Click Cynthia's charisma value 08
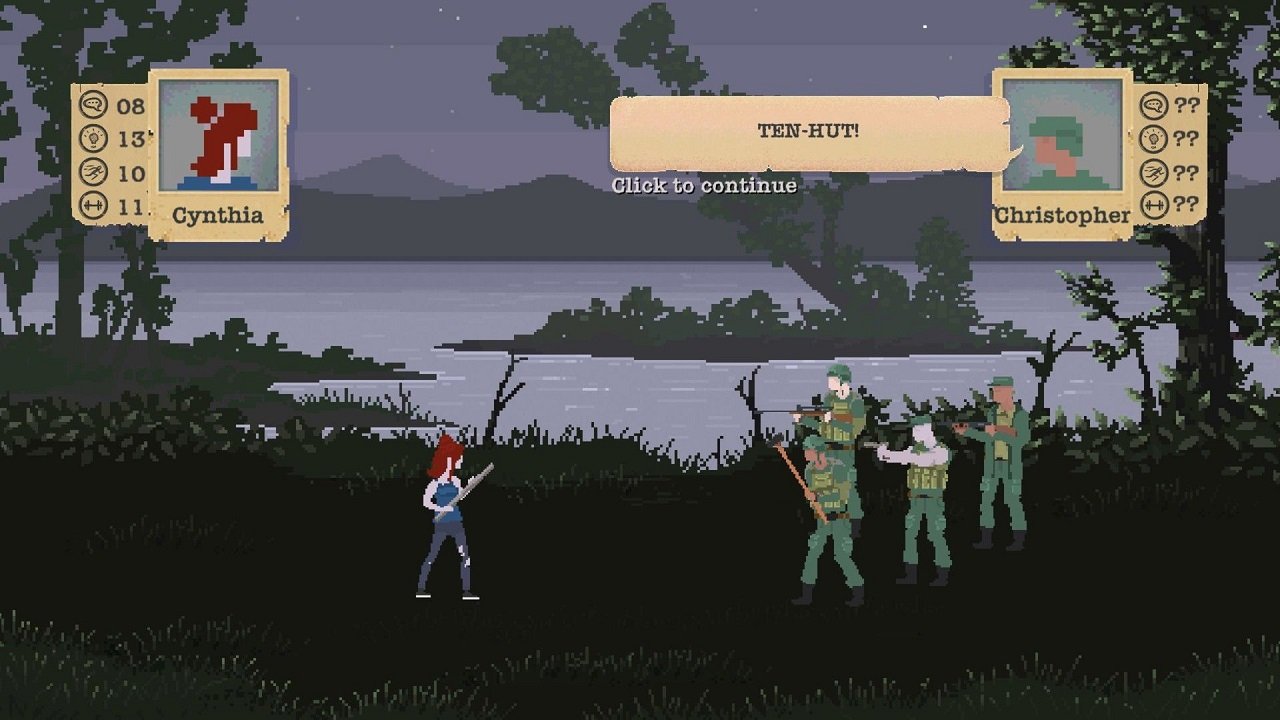 click(129, 105)
